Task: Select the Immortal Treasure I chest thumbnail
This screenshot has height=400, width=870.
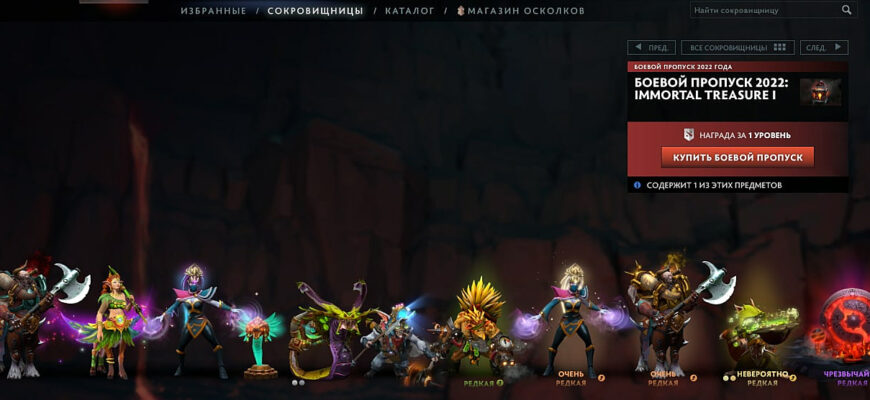Action: click(x=820, y=91)
